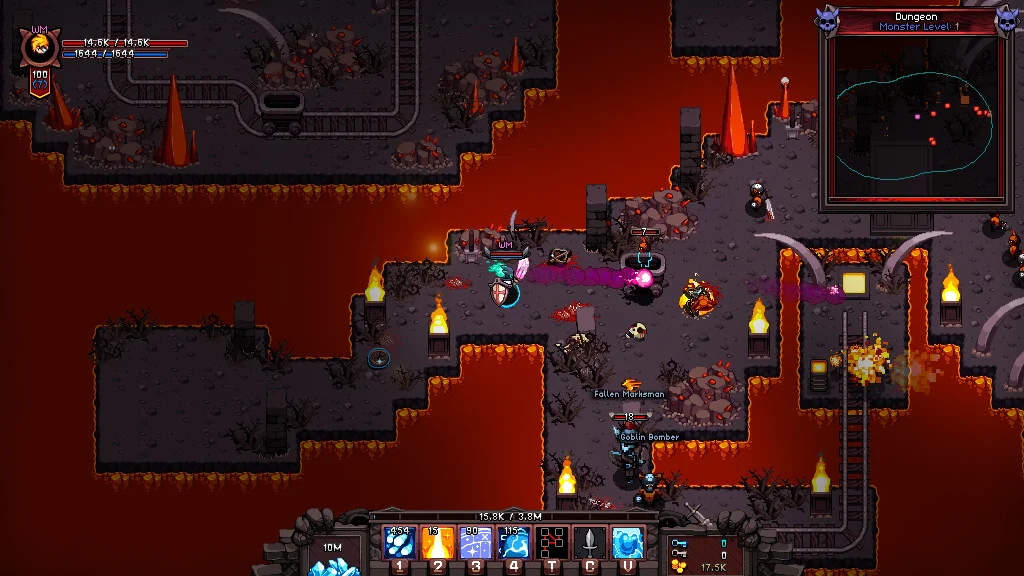The image size is (1024, 576).
Task: Activate the blue swirl skill in the last slot
Action: coord(628,543)
